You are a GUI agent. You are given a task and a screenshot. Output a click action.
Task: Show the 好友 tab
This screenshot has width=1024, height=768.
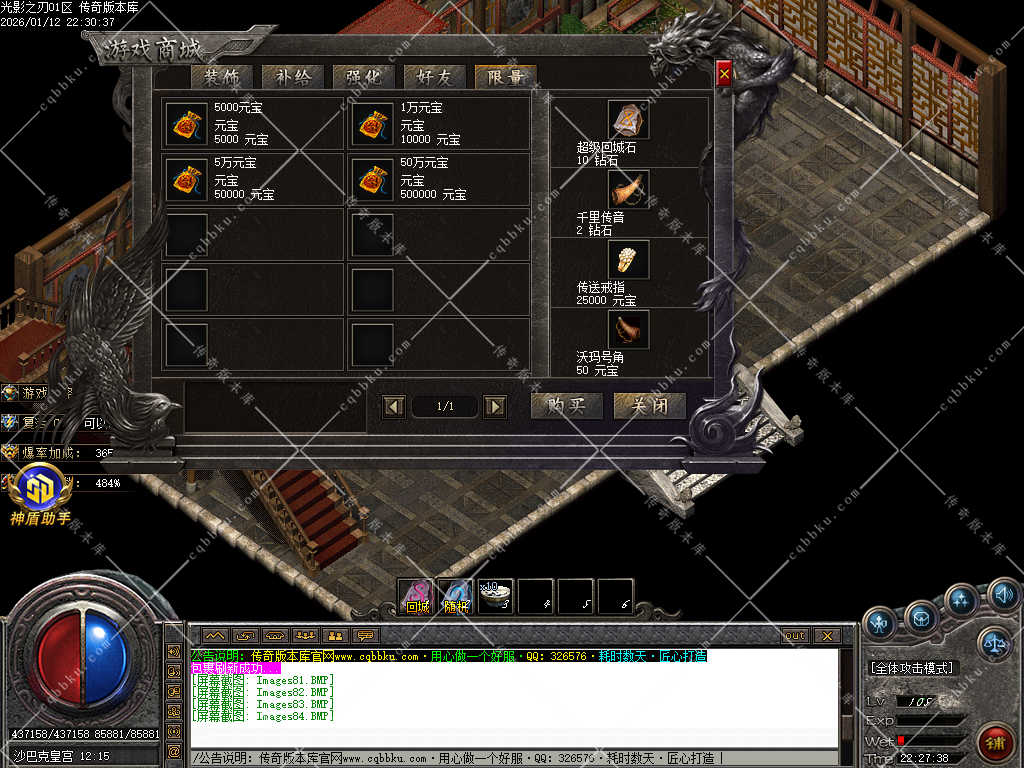click(x=434, y=77)
